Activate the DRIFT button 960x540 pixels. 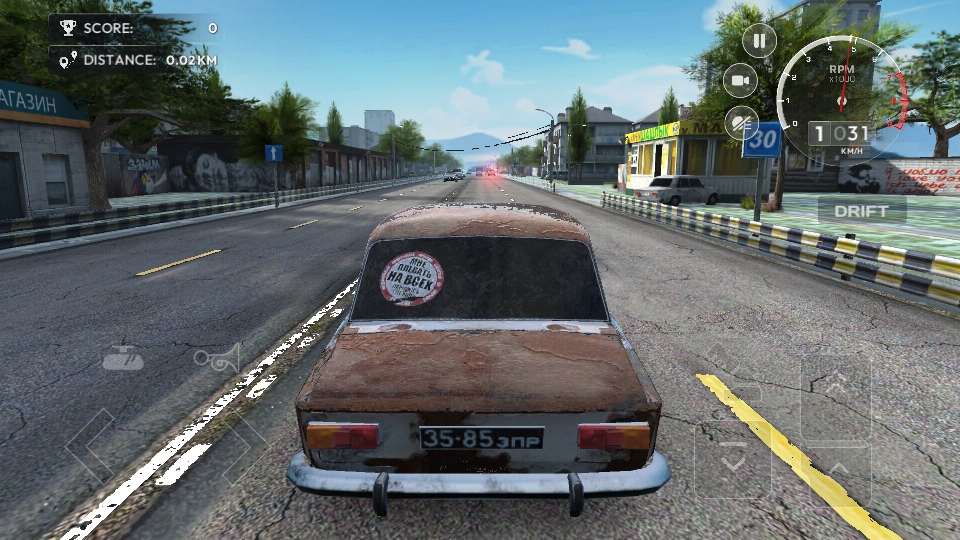861,210
